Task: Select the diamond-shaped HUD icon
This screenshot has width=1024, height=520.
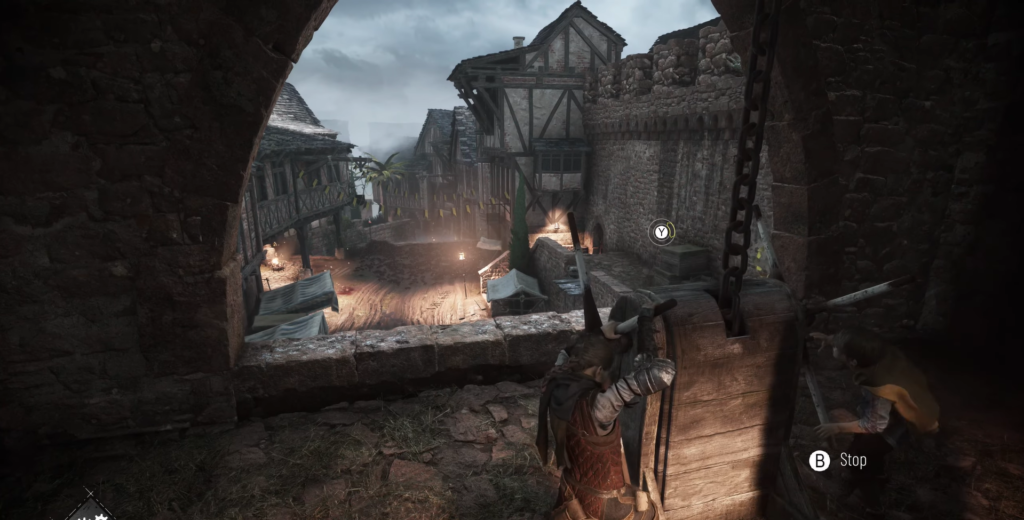Action: [90, 509]
